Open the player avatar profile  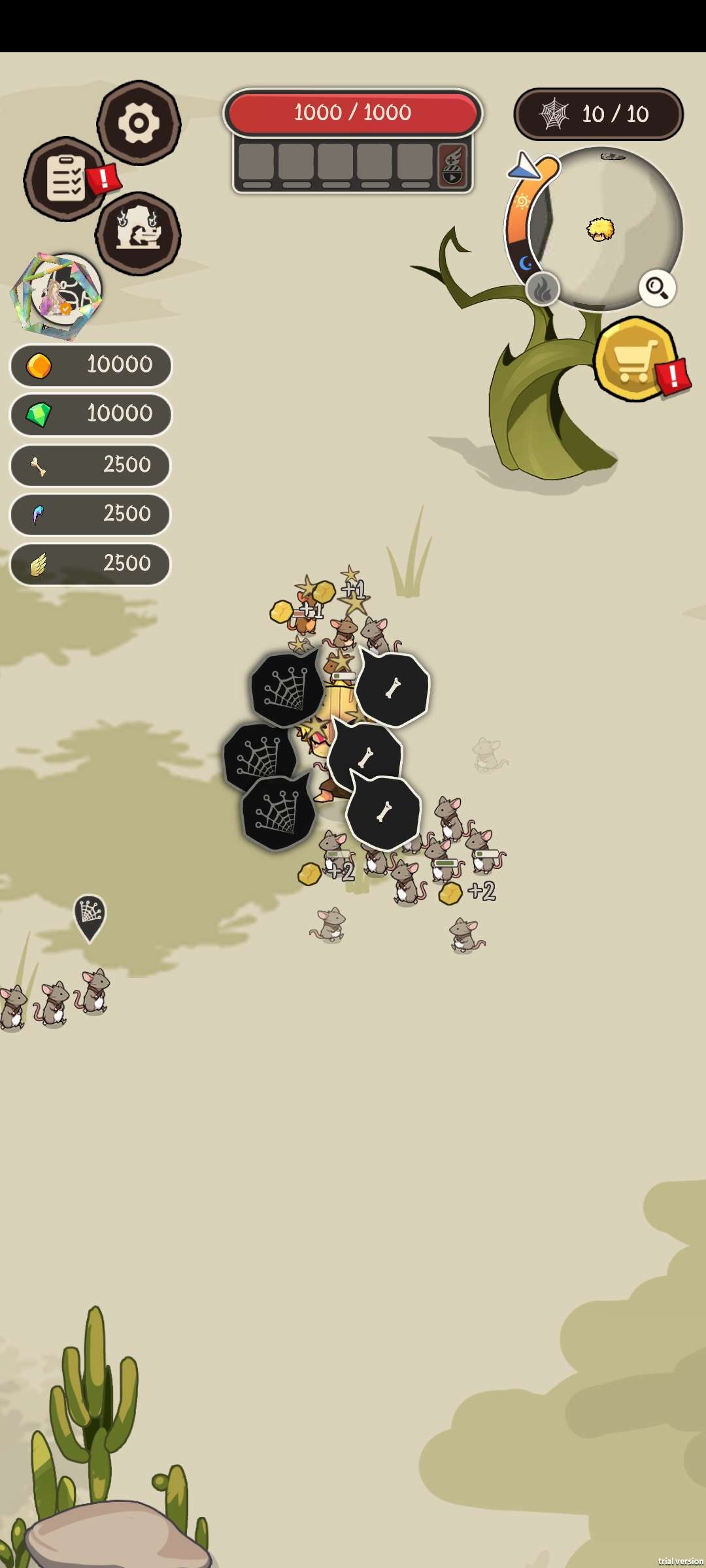coord(58,295)
